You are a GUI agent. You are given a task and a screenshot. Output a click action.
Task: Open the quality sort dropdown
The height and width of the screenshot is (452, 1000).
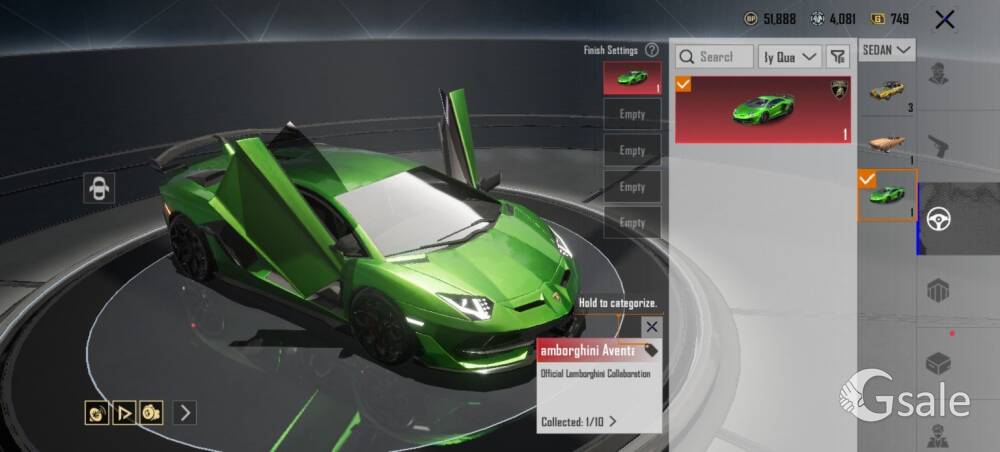[x=790, y=57]
